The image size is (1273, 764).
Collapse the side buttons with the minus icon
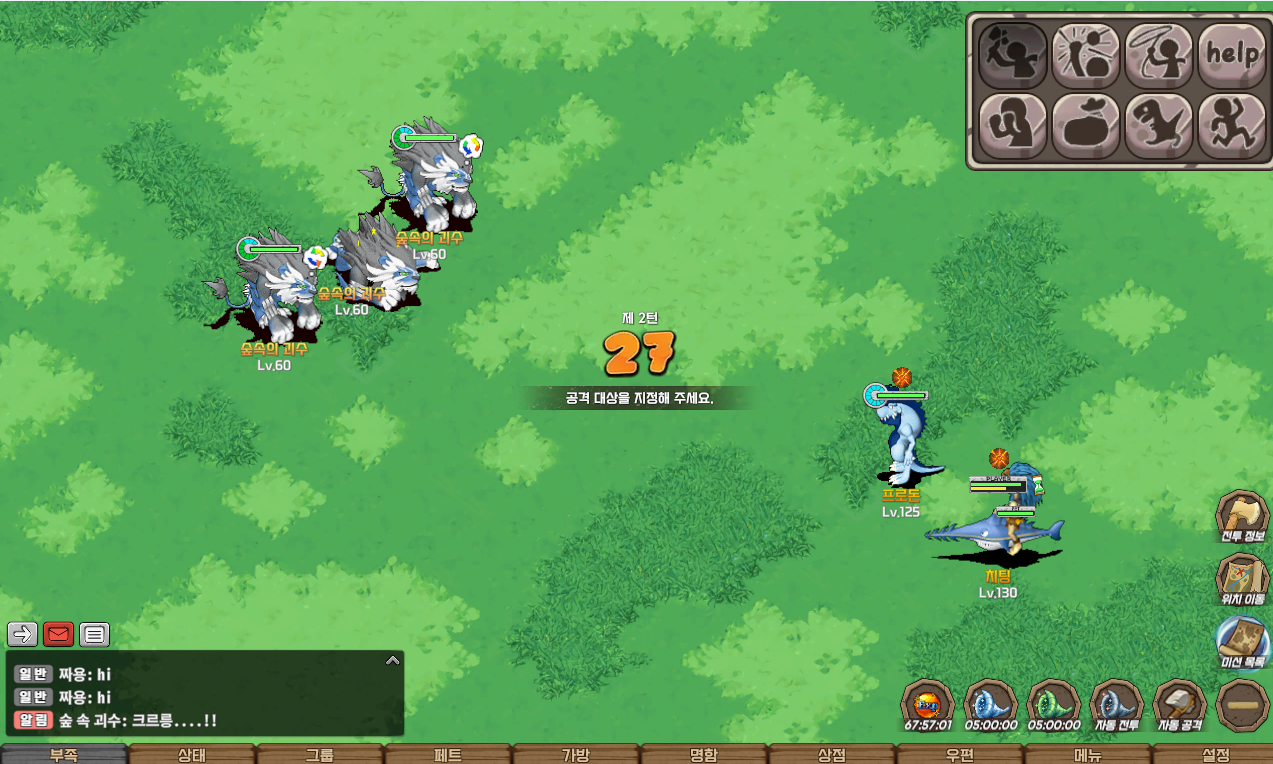click(1242, 705)
